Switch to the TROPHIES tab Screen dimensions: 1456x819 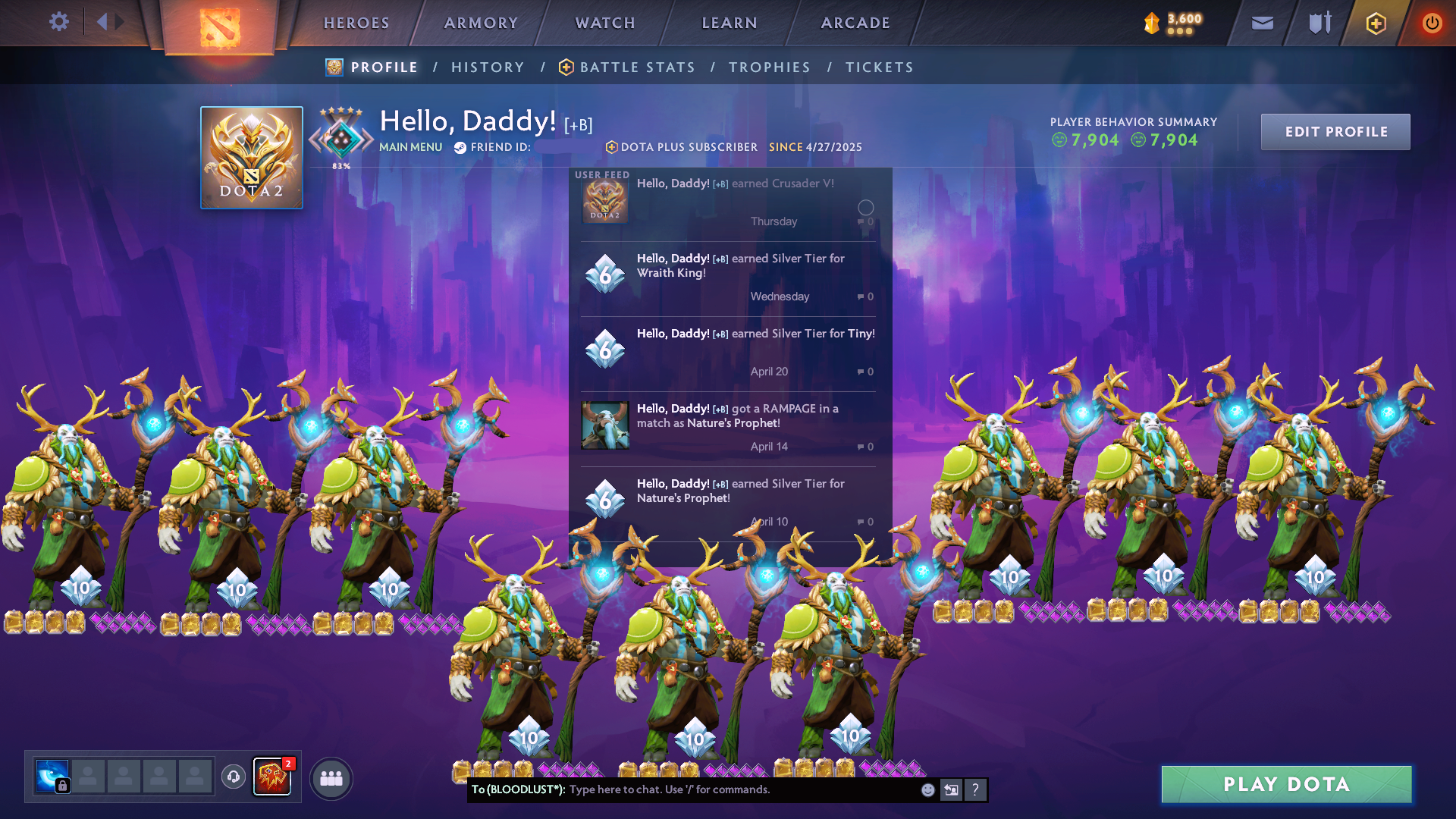769,67
